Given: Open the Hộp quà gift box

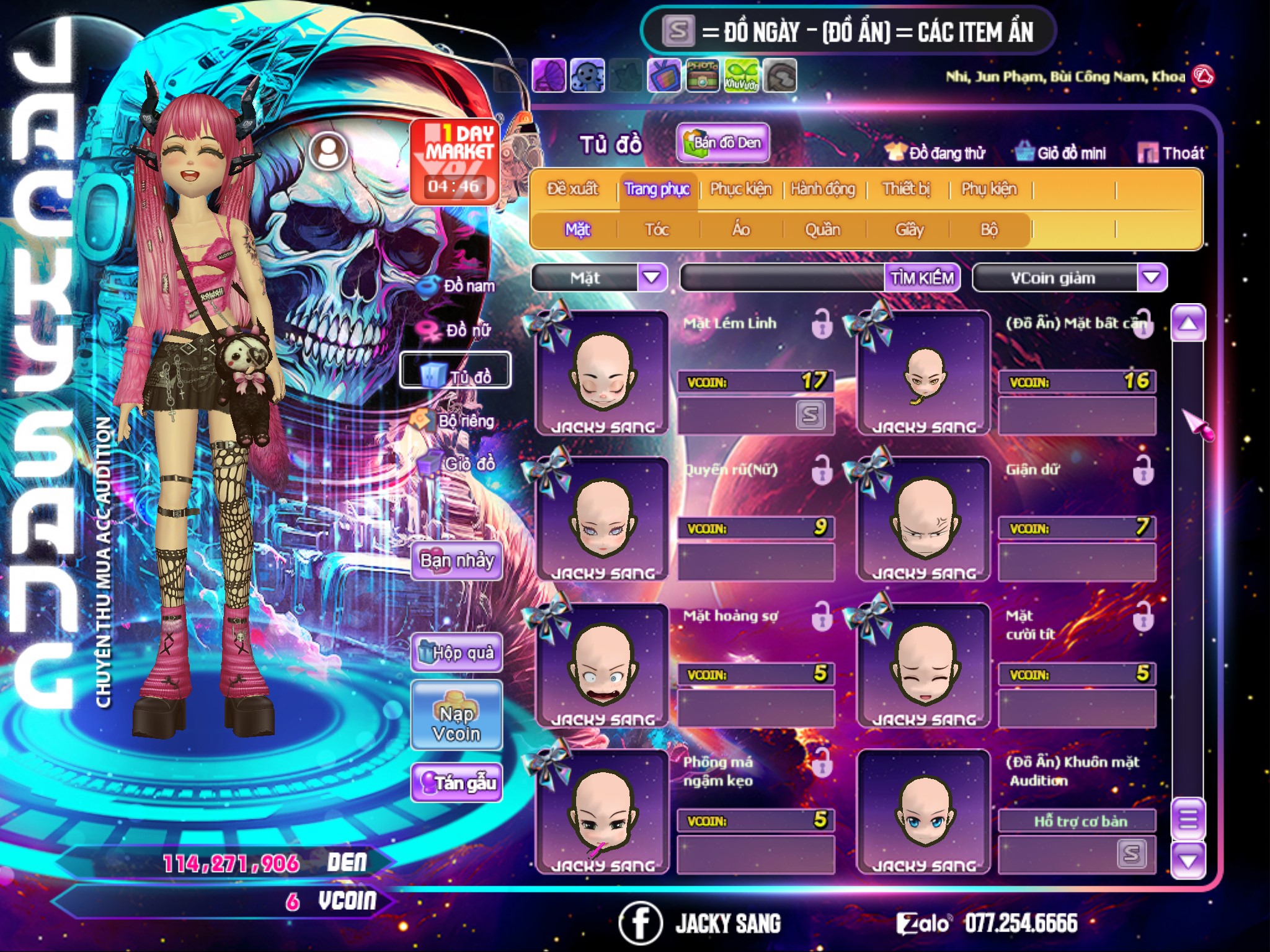Looking at the screenshot, I should [457, 653].
